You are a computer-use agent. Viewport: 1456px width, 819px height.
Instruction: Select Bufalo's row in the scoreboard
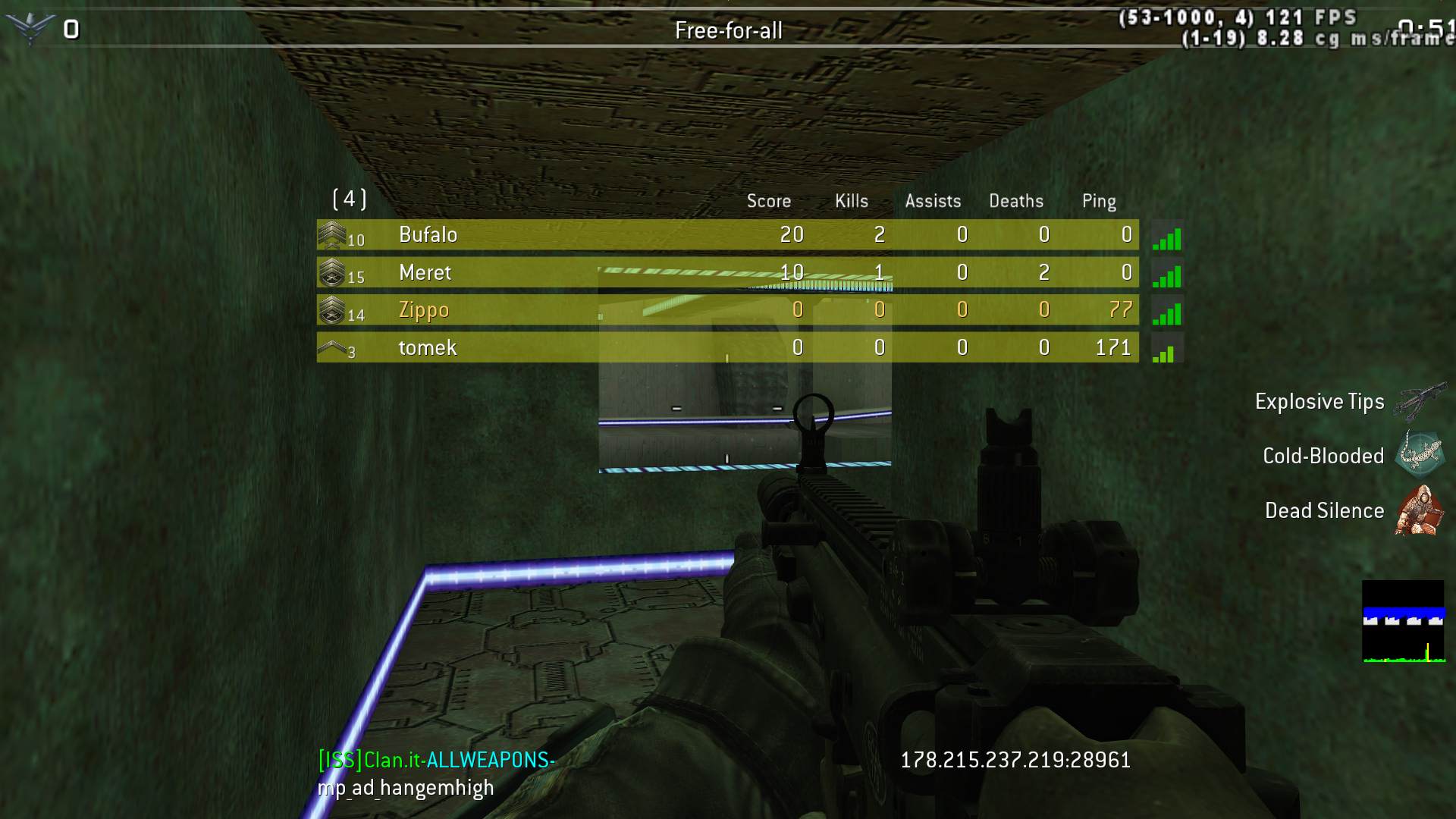click(x=726, y=235)
